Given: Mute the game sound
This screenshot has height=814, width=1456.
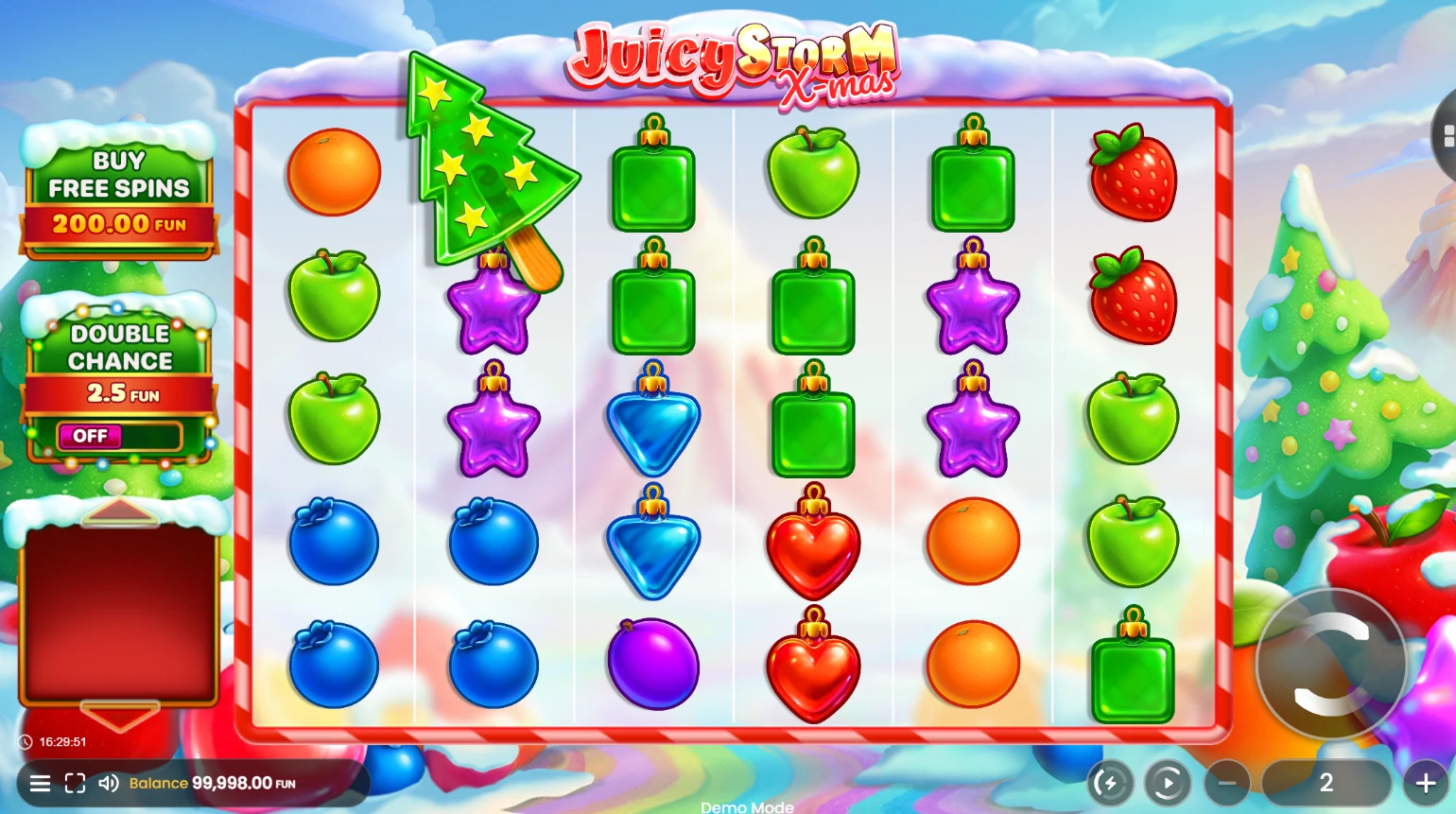Looking at the screenshot, I should [109, 783].
